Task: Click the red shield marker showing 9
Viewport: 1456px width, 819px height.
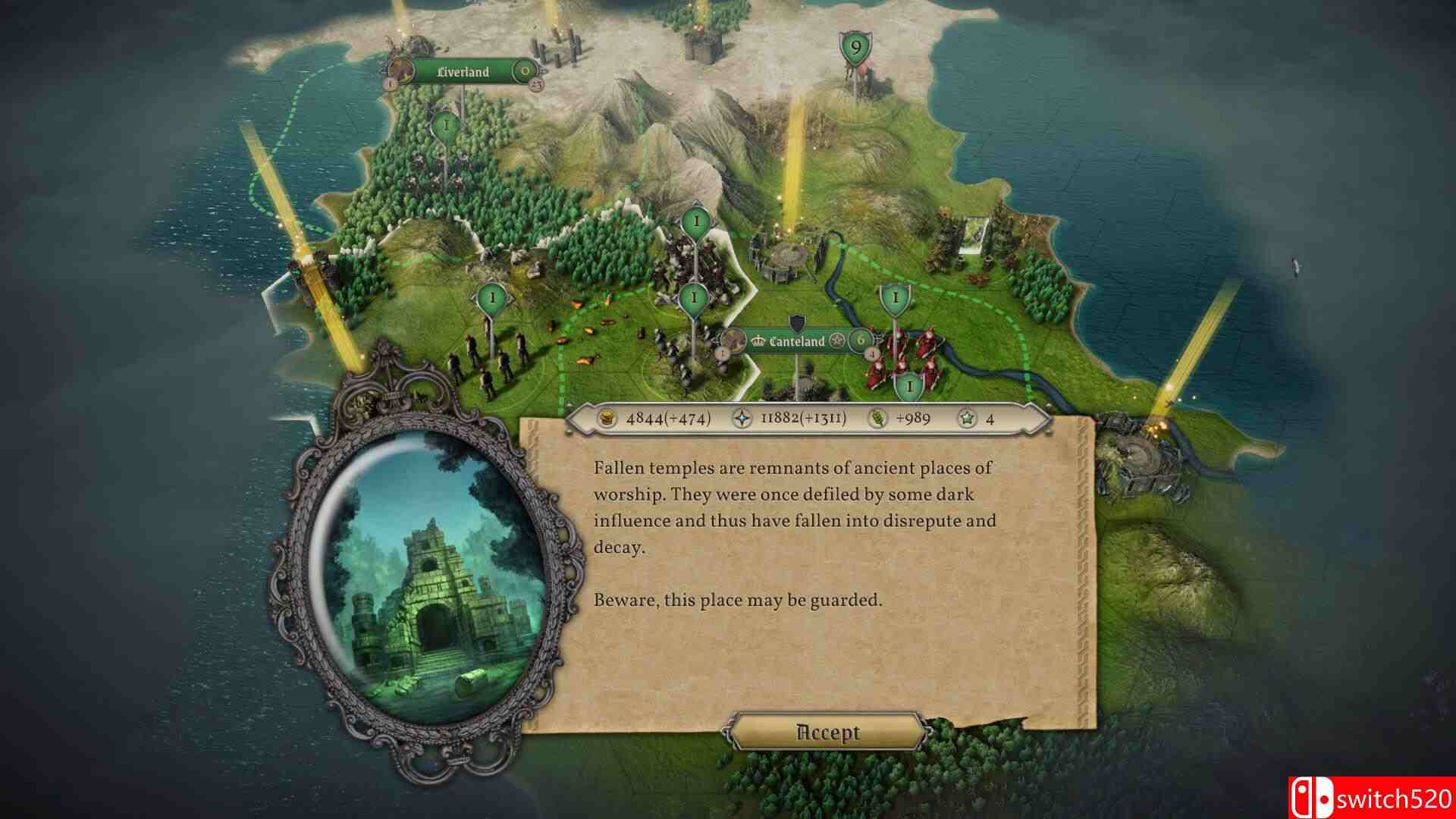Action: [x=856, y=47]
